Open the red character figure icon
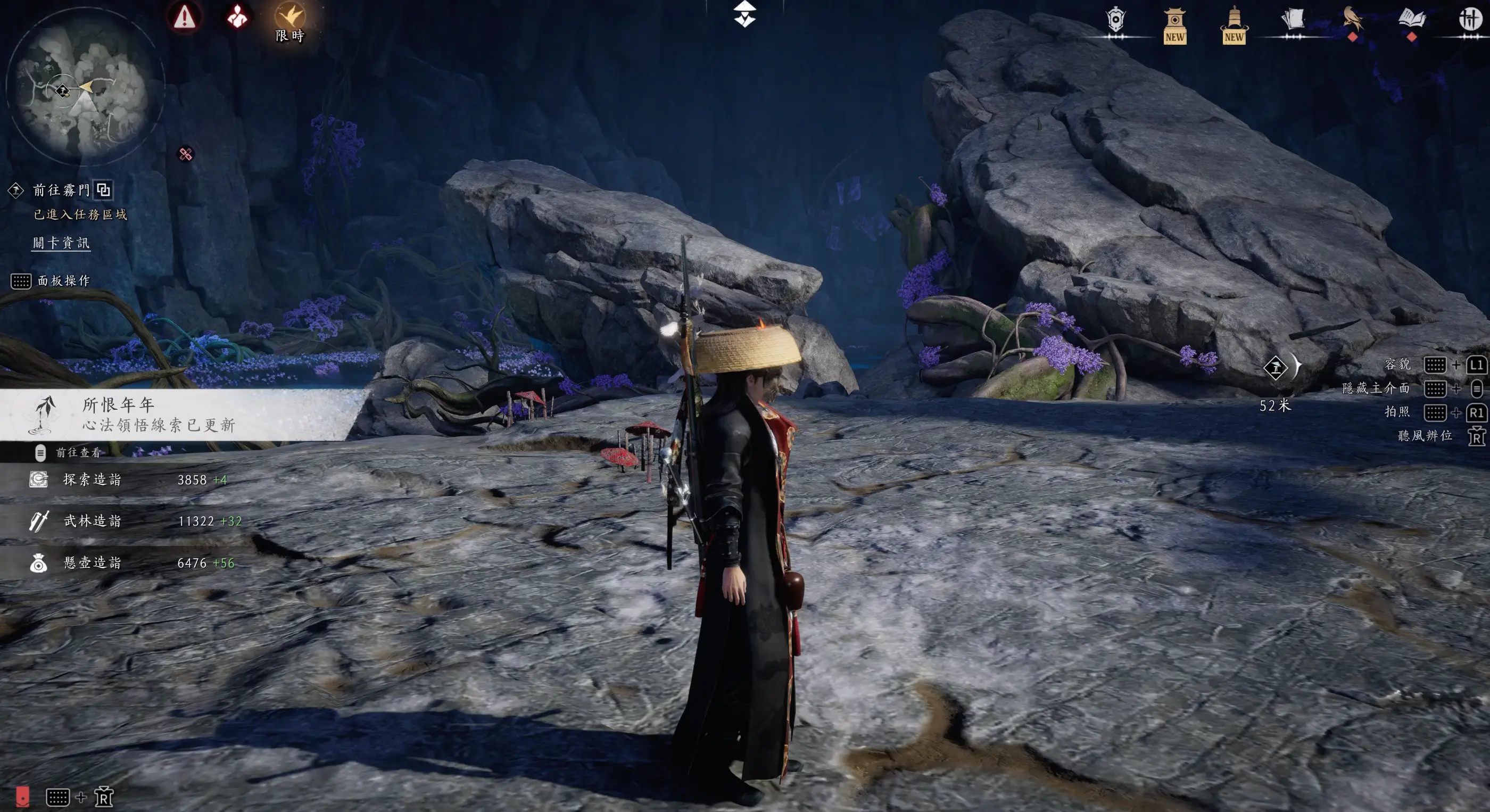Viewport: 1490px width, 812px height. click(x=237, y=18)
